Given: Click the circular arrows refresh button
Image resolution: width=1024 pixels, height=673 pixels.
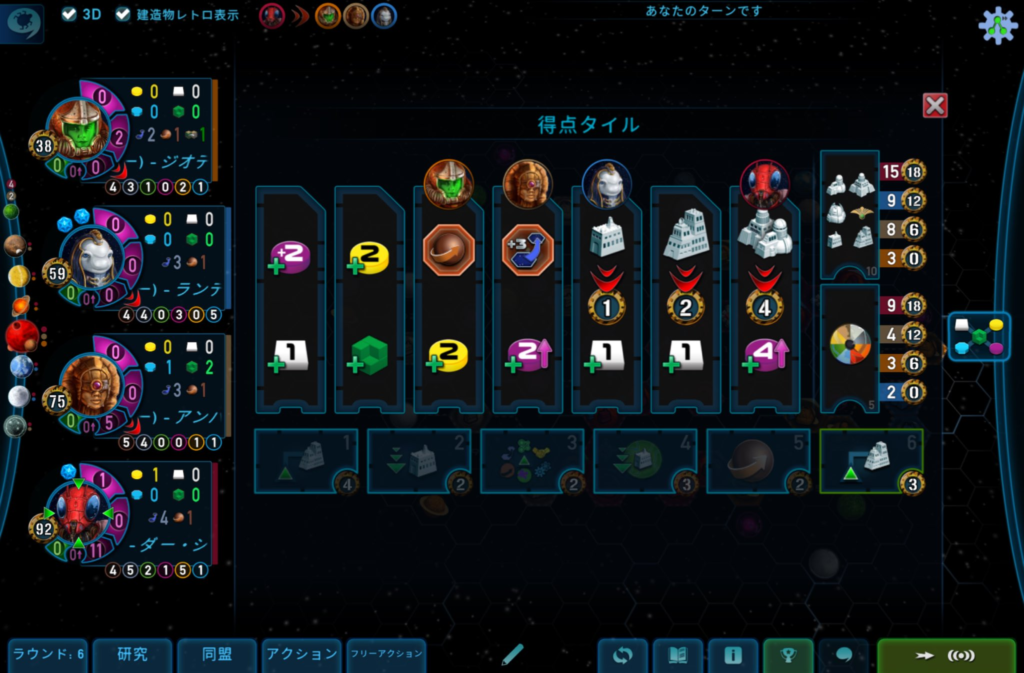Looking at the screenshot, I should tap(623, 656).
